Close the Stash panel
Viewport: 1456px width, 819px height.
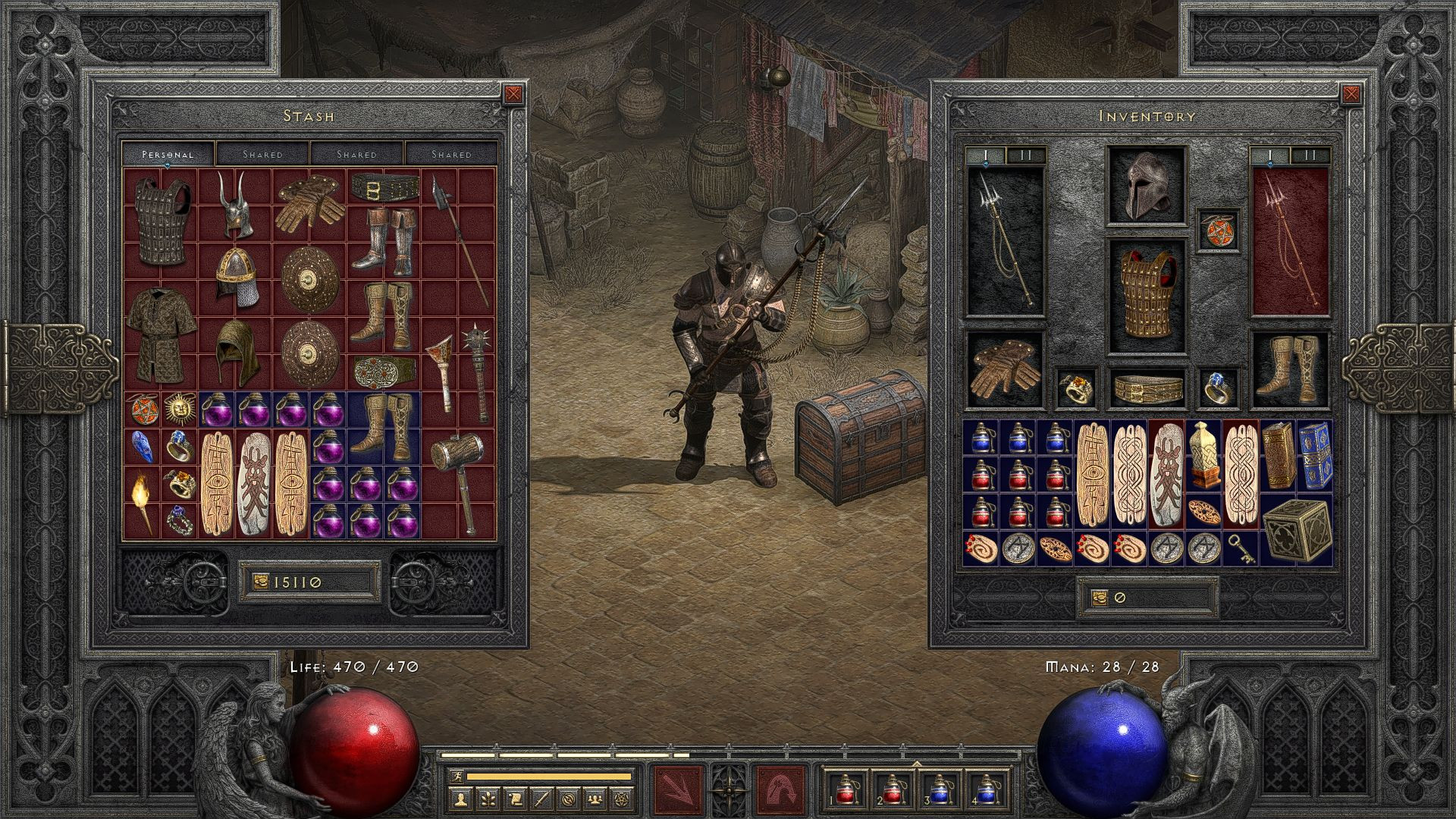pos(513,94)
